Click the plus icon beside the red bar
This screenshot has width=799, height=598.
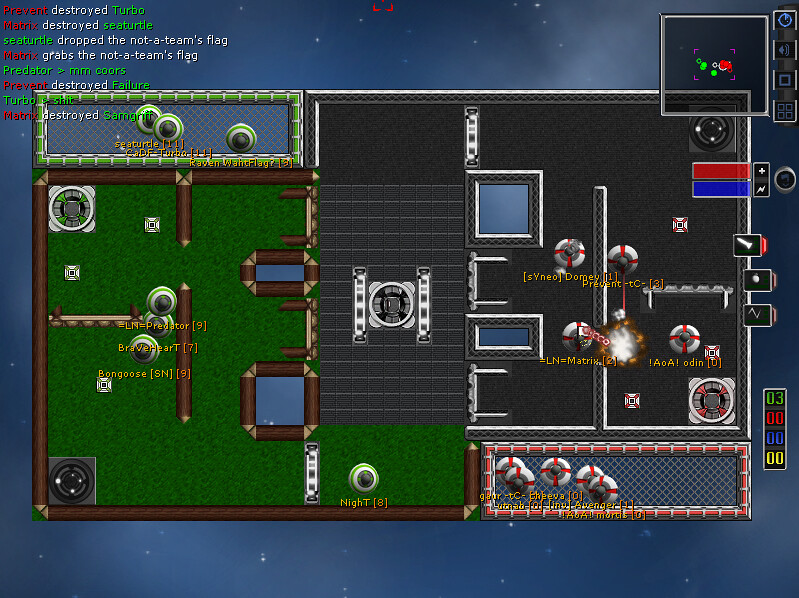pos(761,170)
